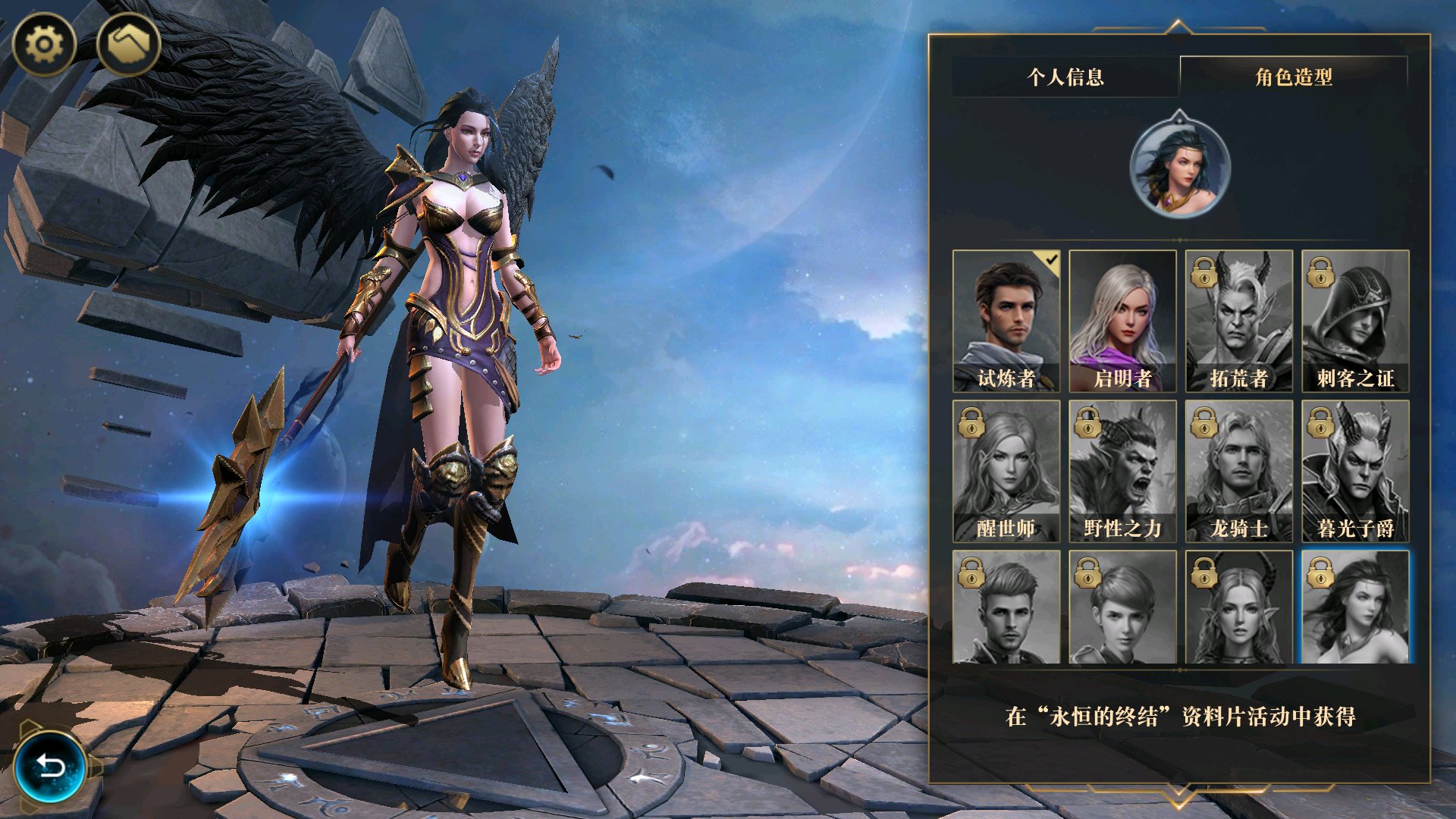The height and width of the screenshot is (819, 1456).
Task: Select the 角色造型 tab
Action: 1294,77
